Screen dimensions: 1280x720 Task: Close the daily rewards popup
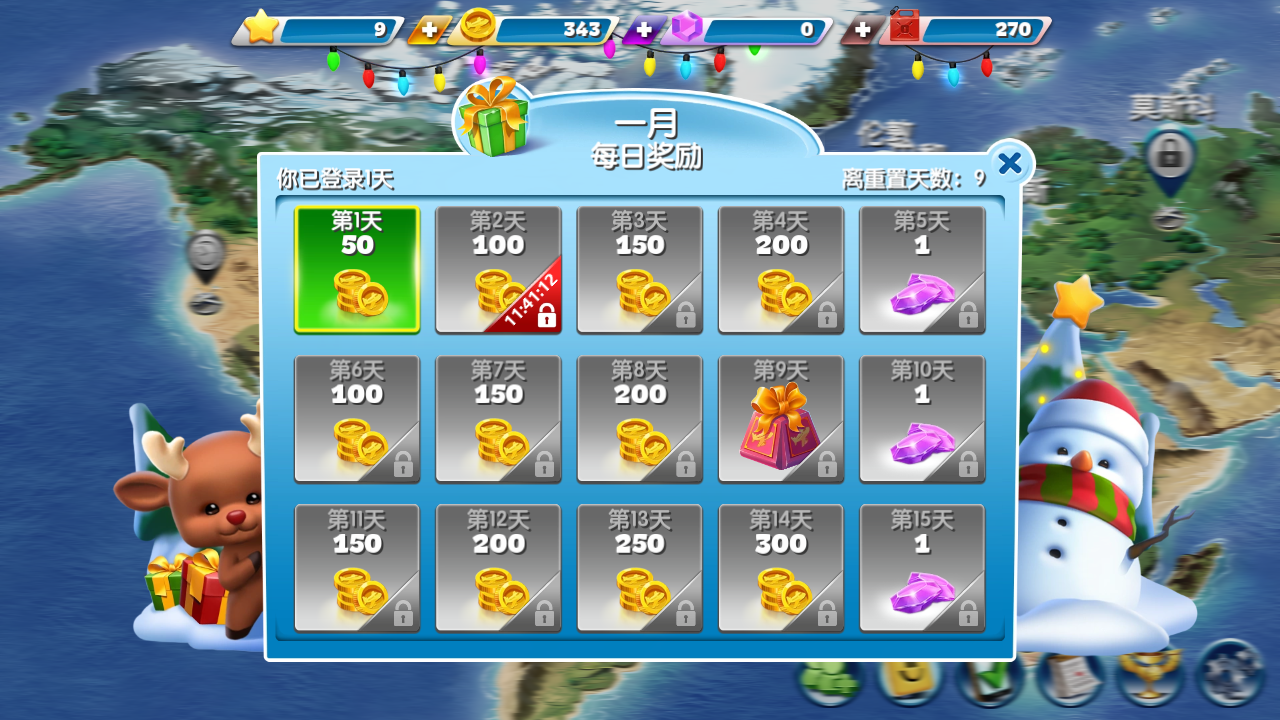[1010, 163]
